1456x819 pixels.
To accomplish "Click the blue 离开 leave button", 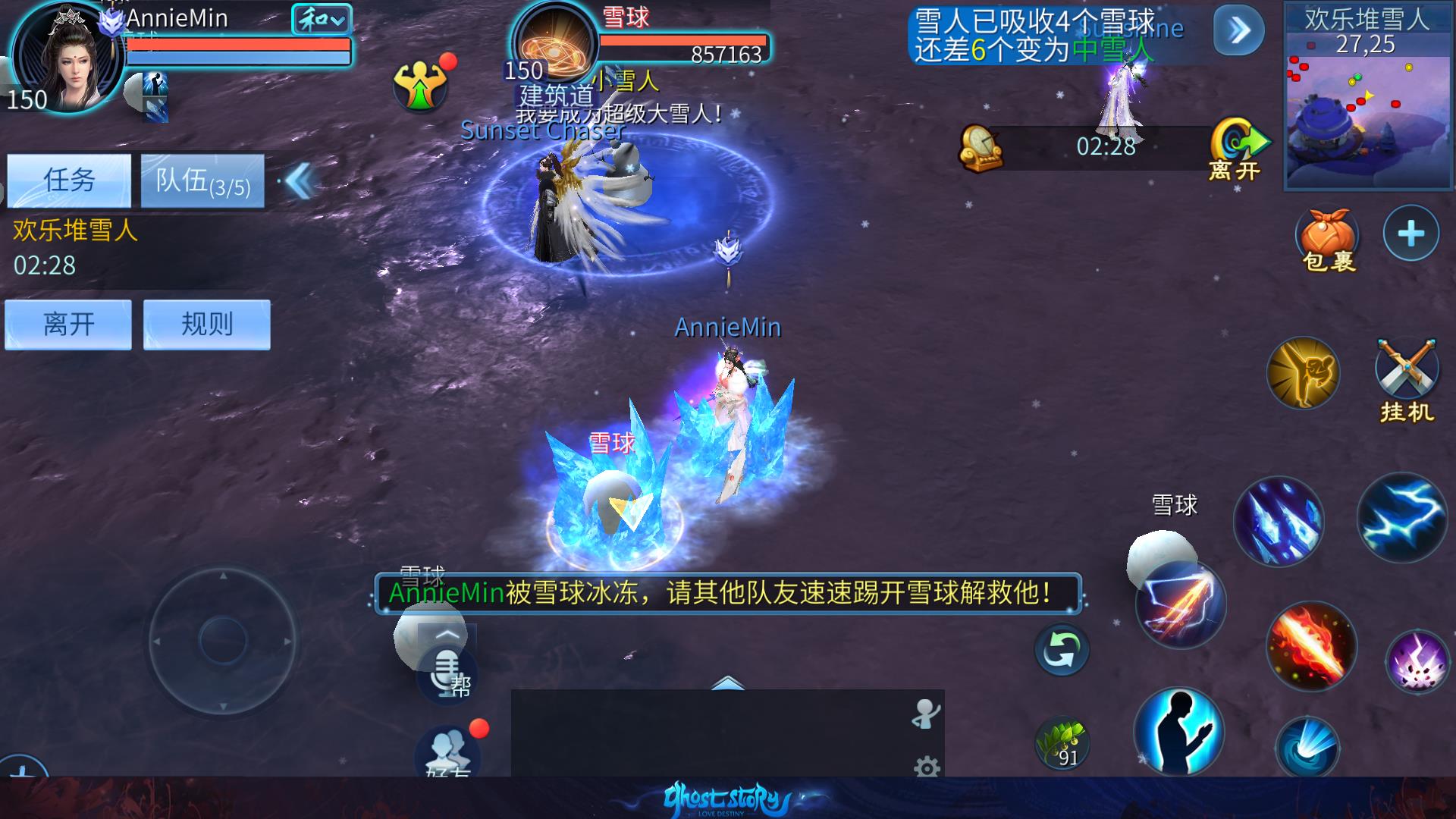I will 68,325.
